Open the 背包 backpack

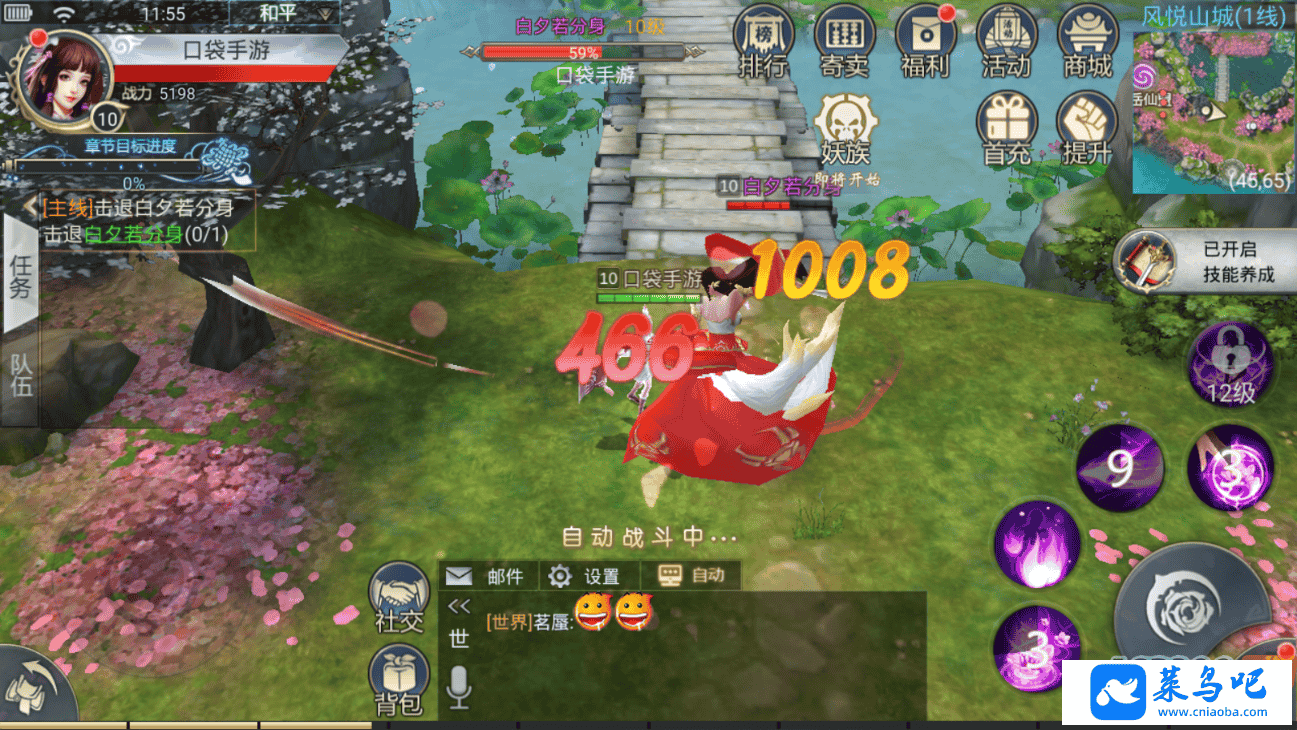[x=399, y=680]
